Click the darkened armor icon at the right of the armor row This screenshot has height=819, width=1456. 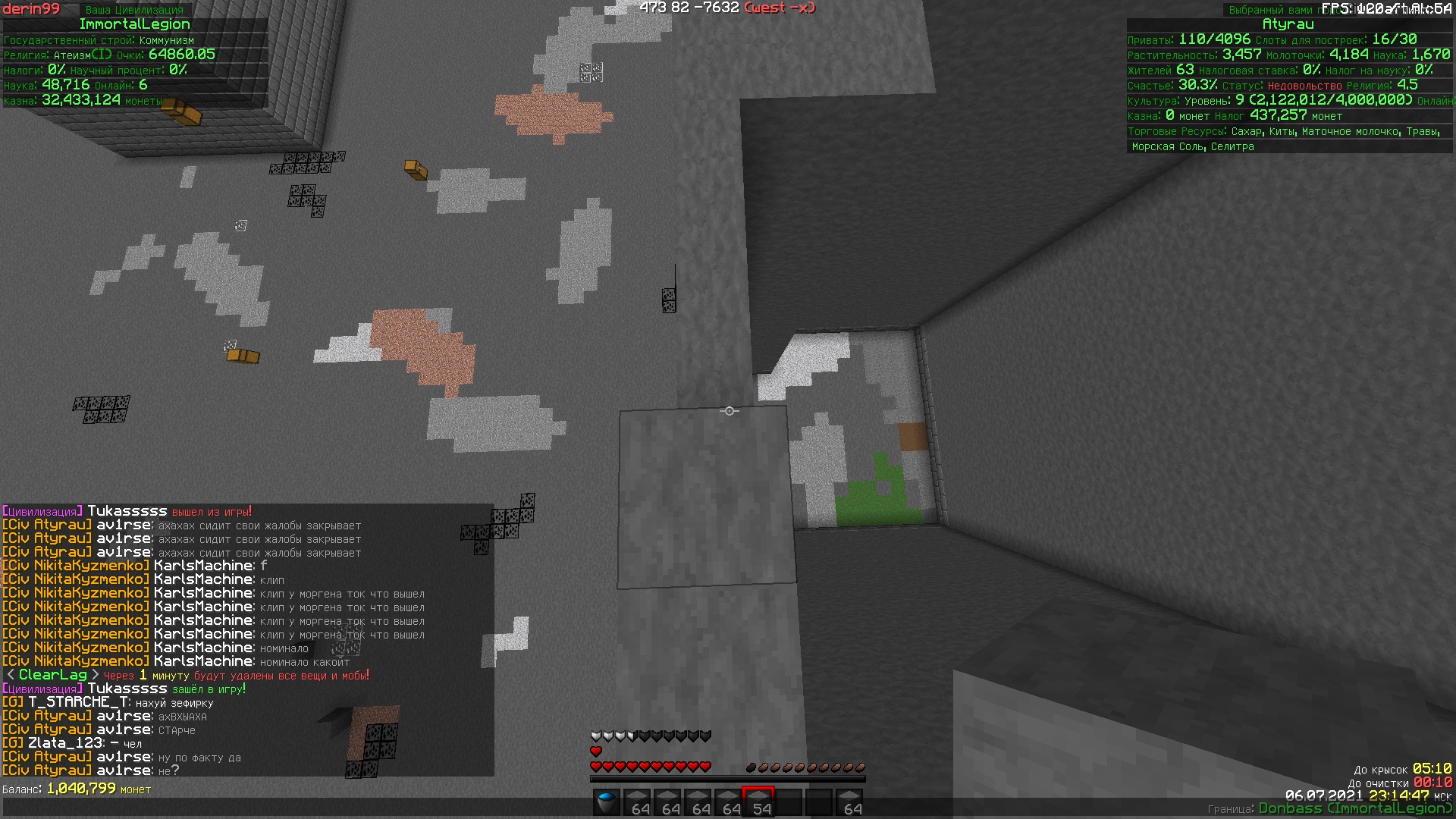pyautogui.click(x=705, y=735)
